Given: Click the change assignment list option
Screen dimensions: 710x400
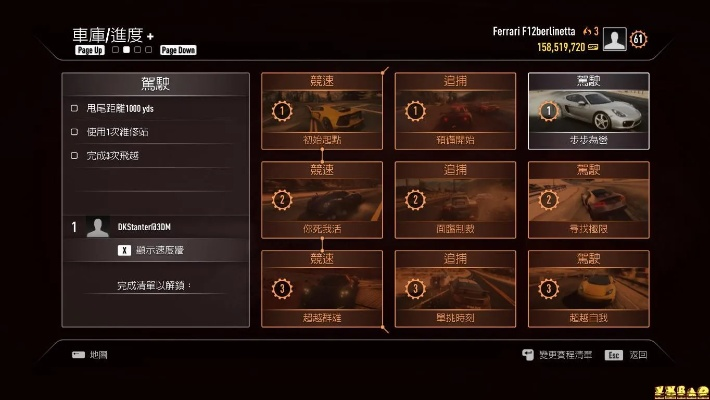Looking at the screenshot, I should click(x=558, y=355).
